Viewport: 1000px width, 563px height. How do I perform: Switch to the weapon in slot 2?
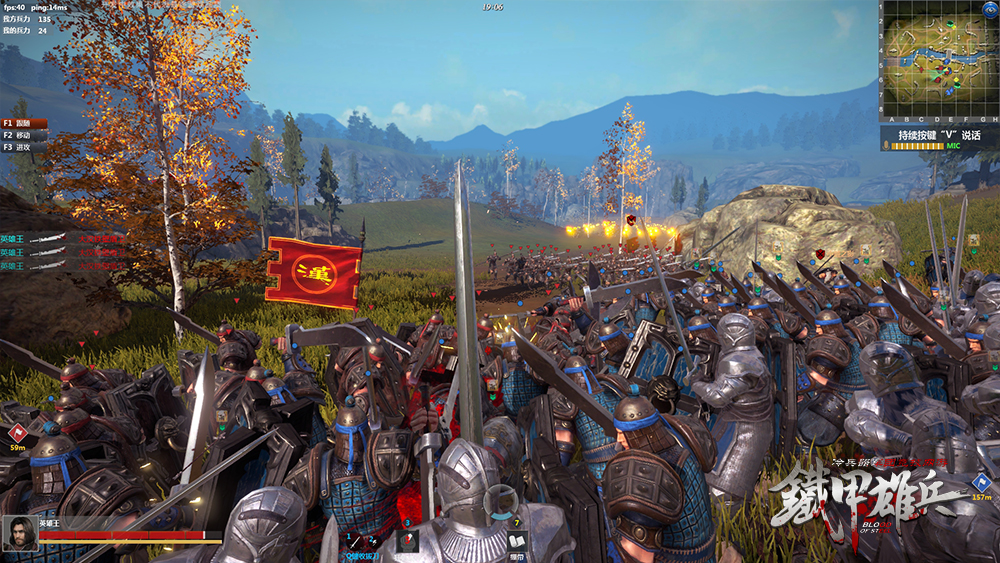[x=373, y=541]
